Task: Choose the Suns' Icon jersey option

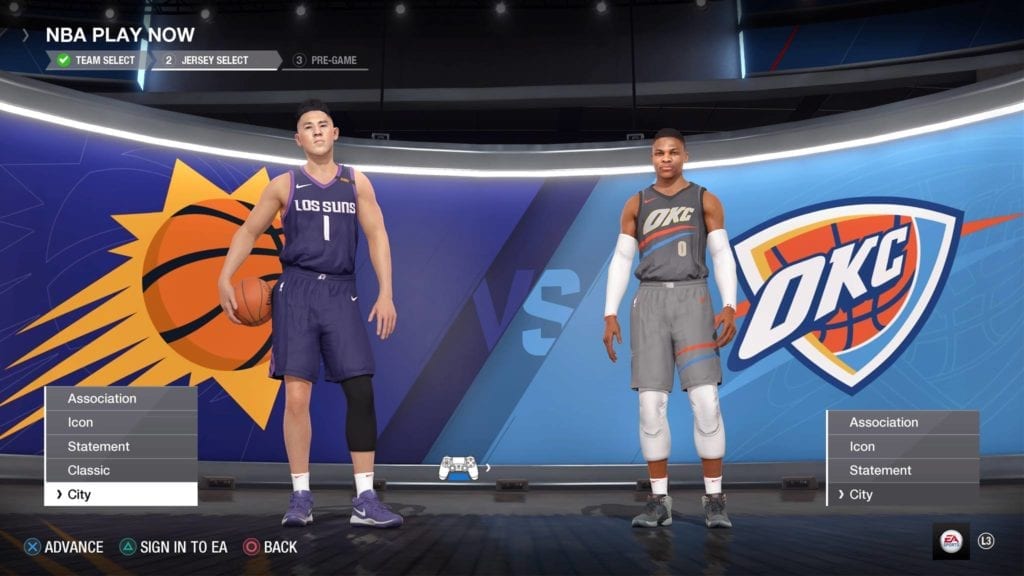Action: coord(121,423)
